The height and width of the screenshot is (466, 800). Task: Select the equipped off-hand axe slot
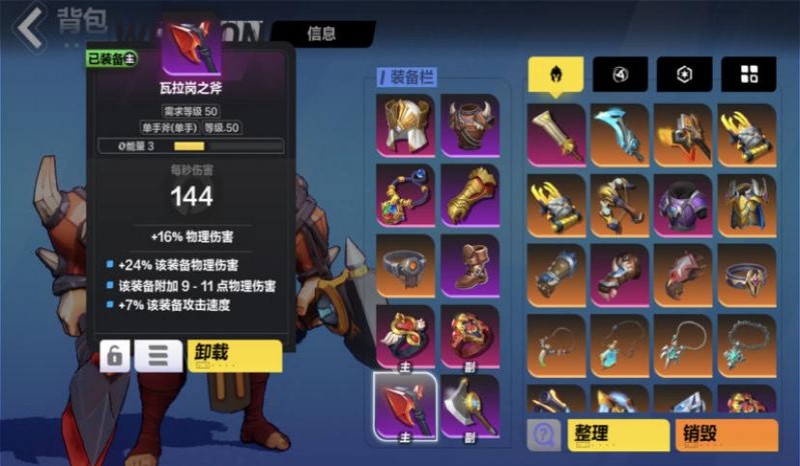pos(470,405)
